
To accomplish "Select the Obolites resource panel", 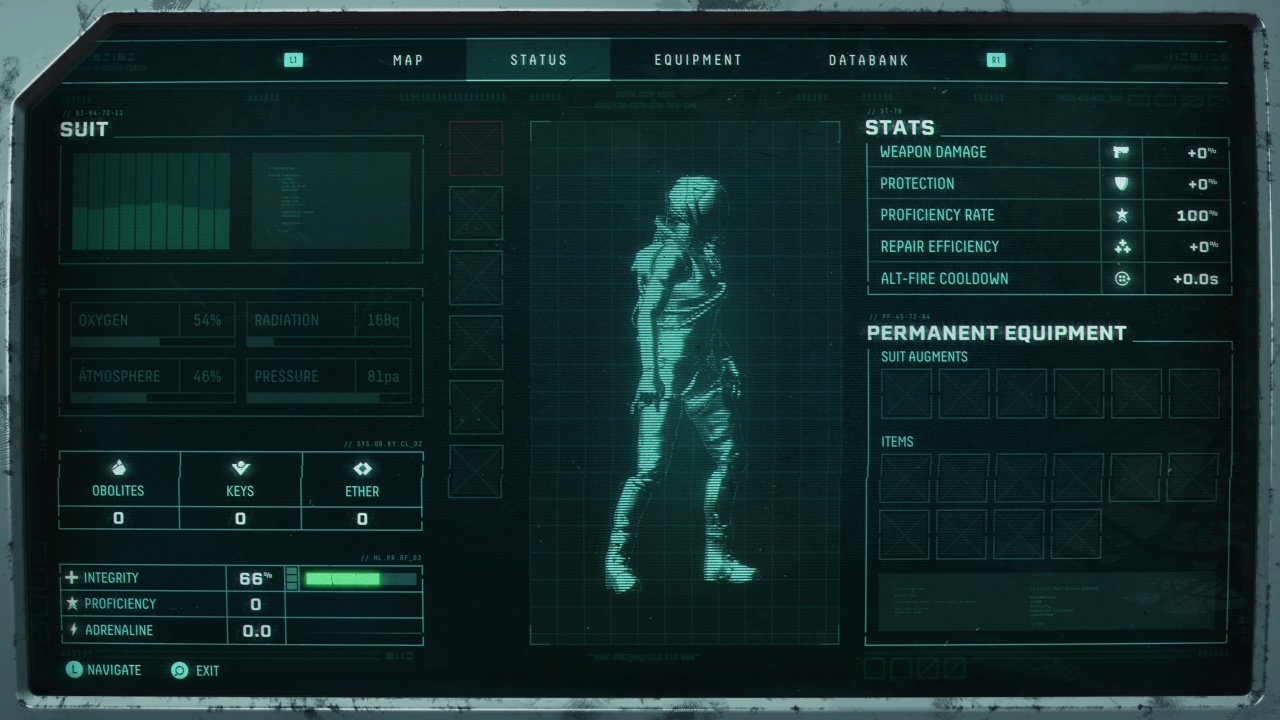I will (x=119, y=490).
